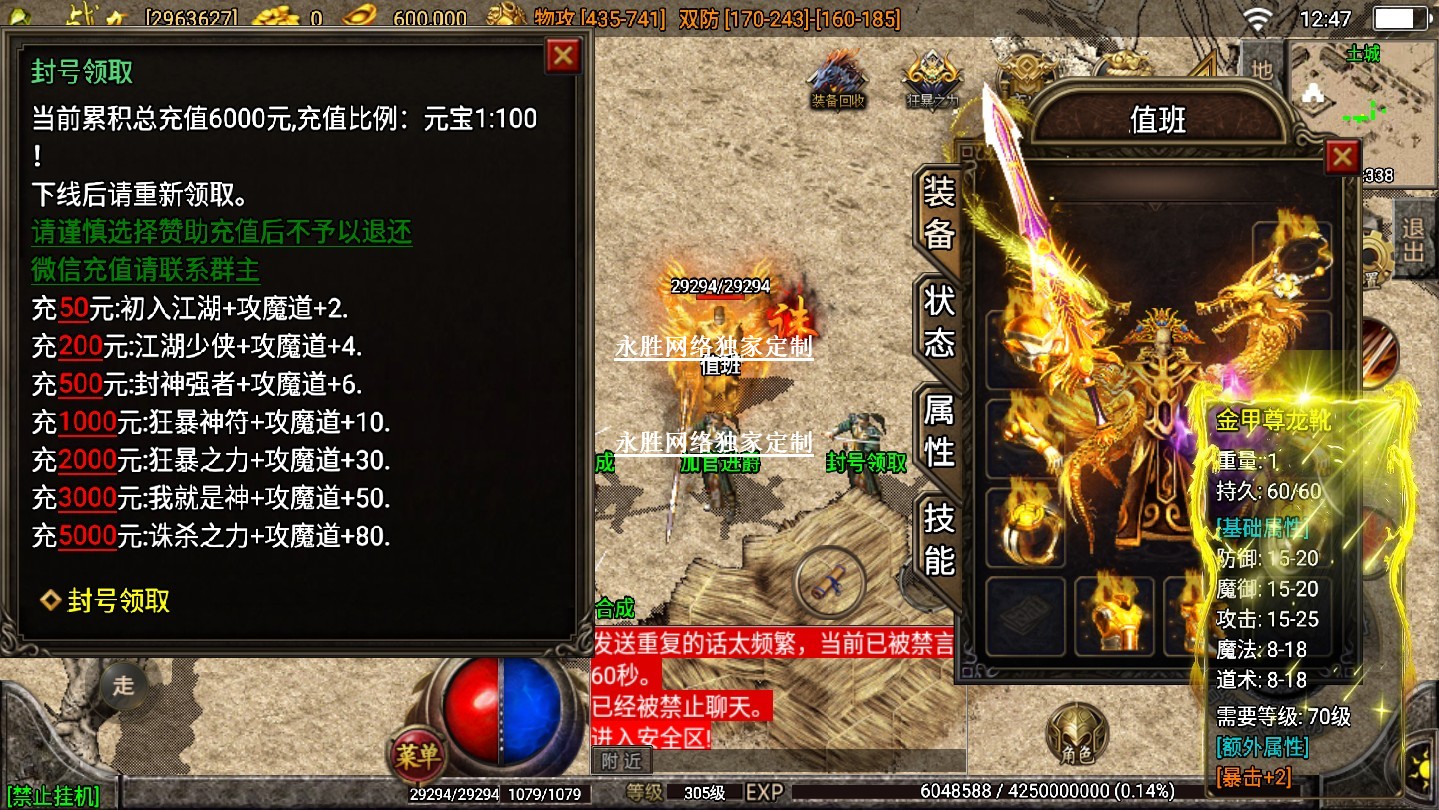Switch to the 装备 equipment tab
This screenshot has height=810, width=1439.
tap(939, 212)
